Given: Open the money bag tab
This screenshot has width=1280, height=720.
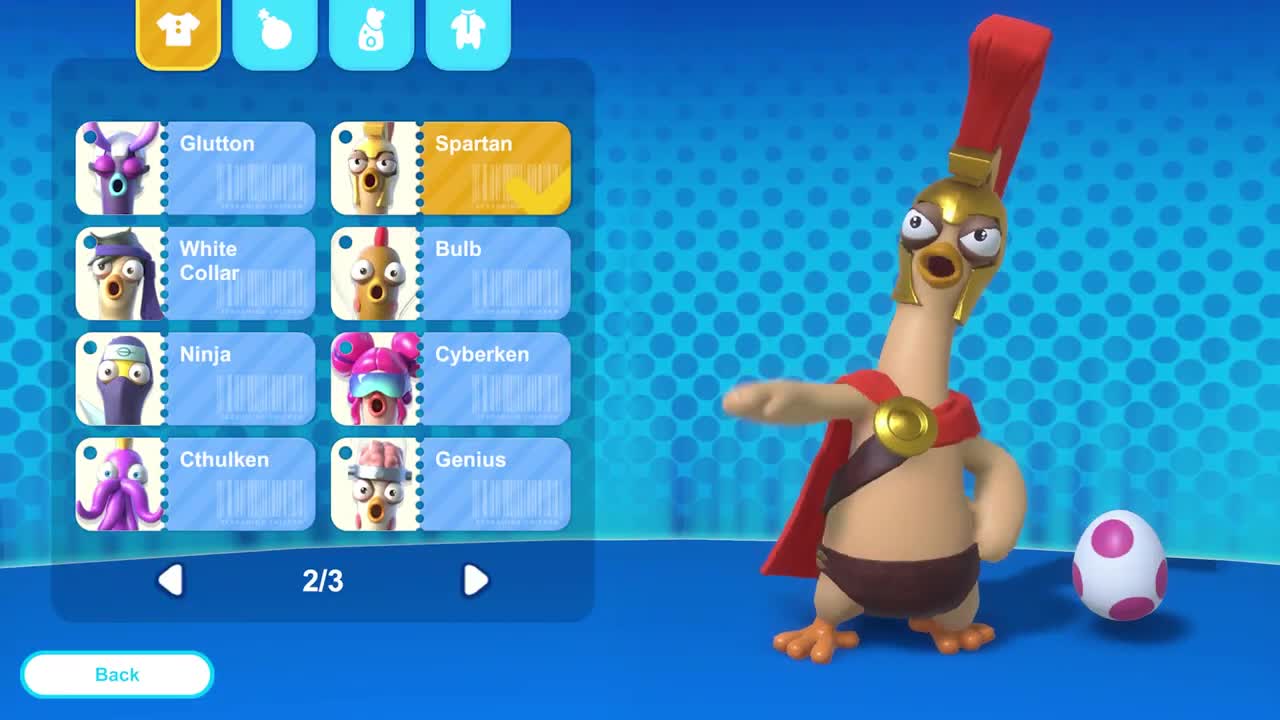Looking at the screenshot, I should click(x=371, y=32).
